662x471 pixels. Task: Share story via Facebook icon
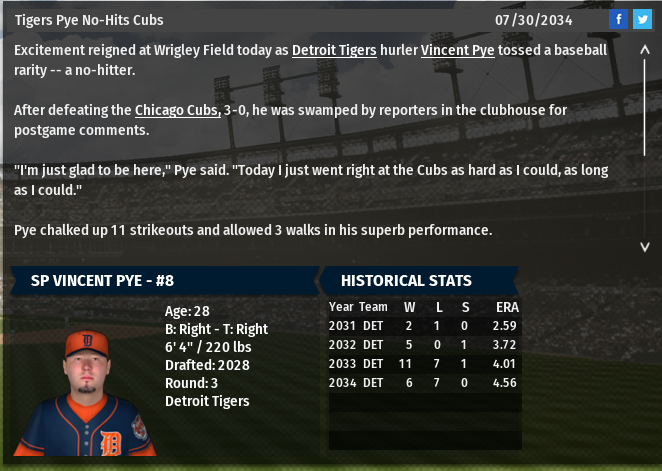coord(619,20)
